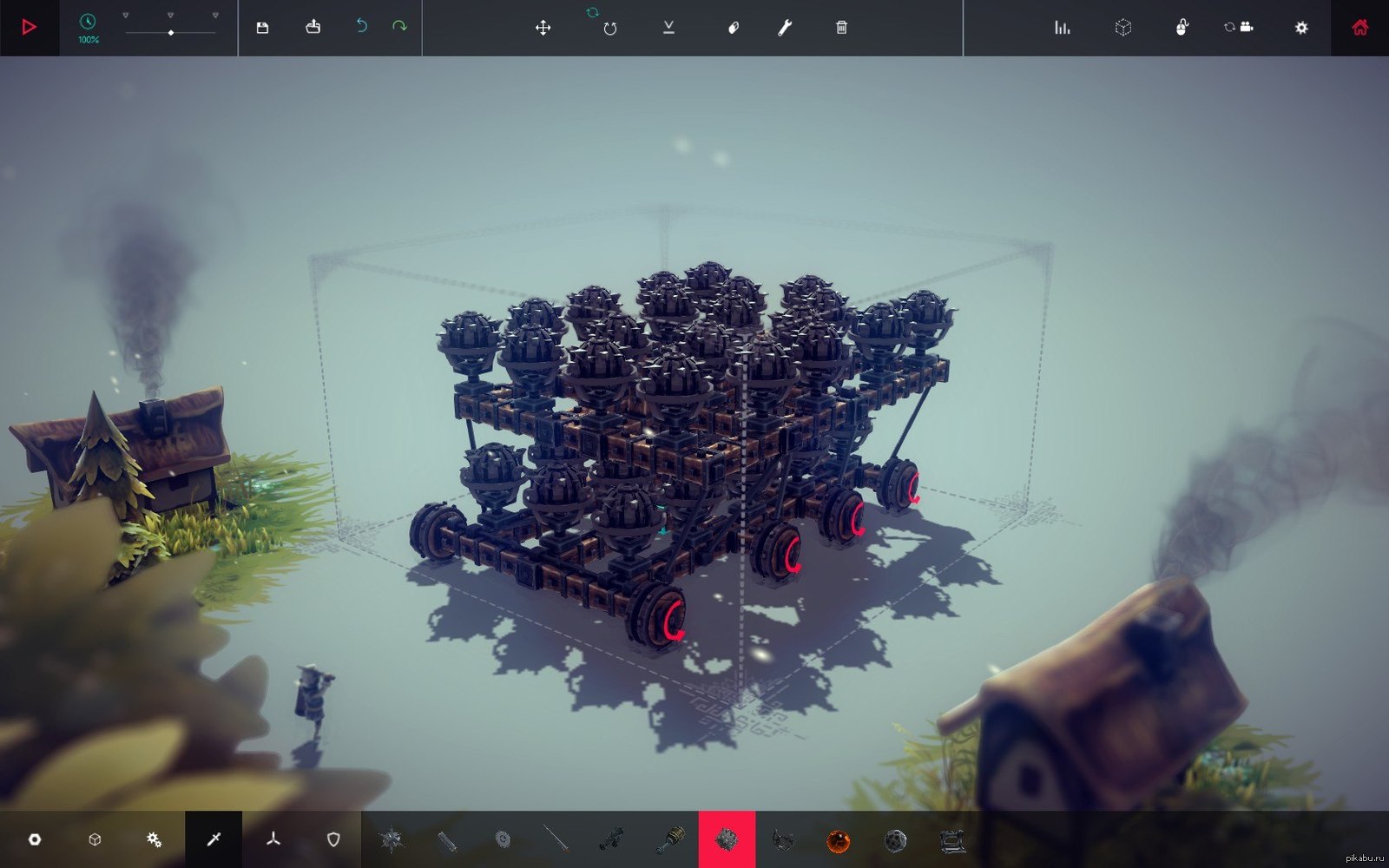
Task: Undo the last building action
Action: [361, 27]
